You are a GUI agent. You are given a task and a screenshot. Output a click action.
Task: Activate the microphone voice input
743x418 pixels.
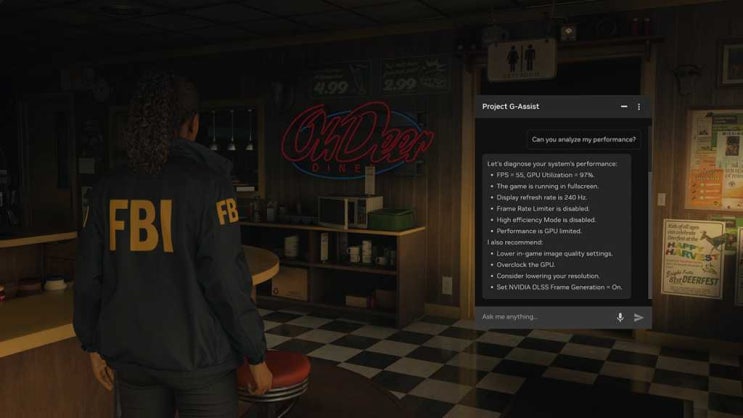(620, 317)
